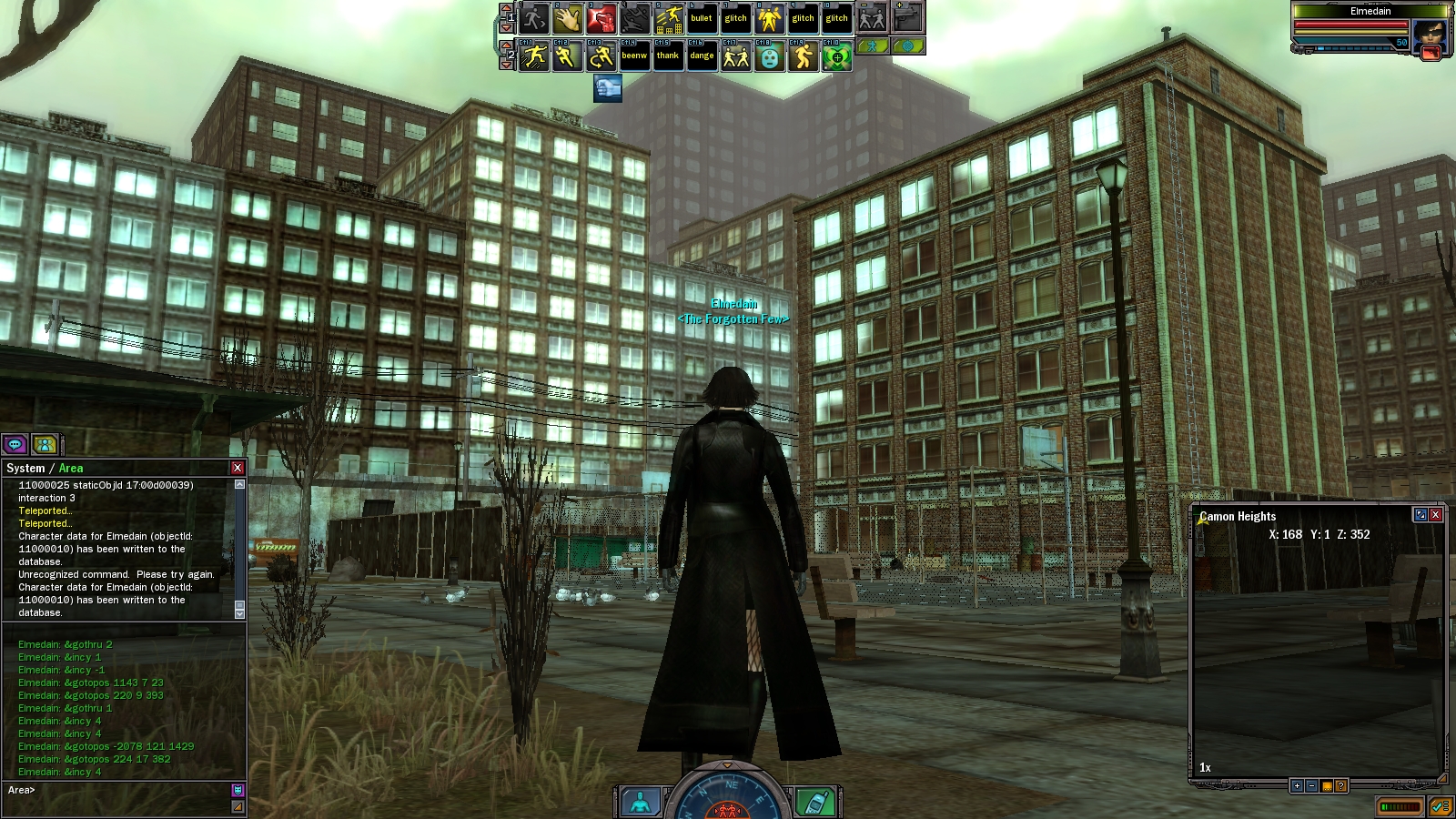The image size is (1456, 819).
Task: Click the blue fist icon below the hotbar
Action: tap(608, 88)
